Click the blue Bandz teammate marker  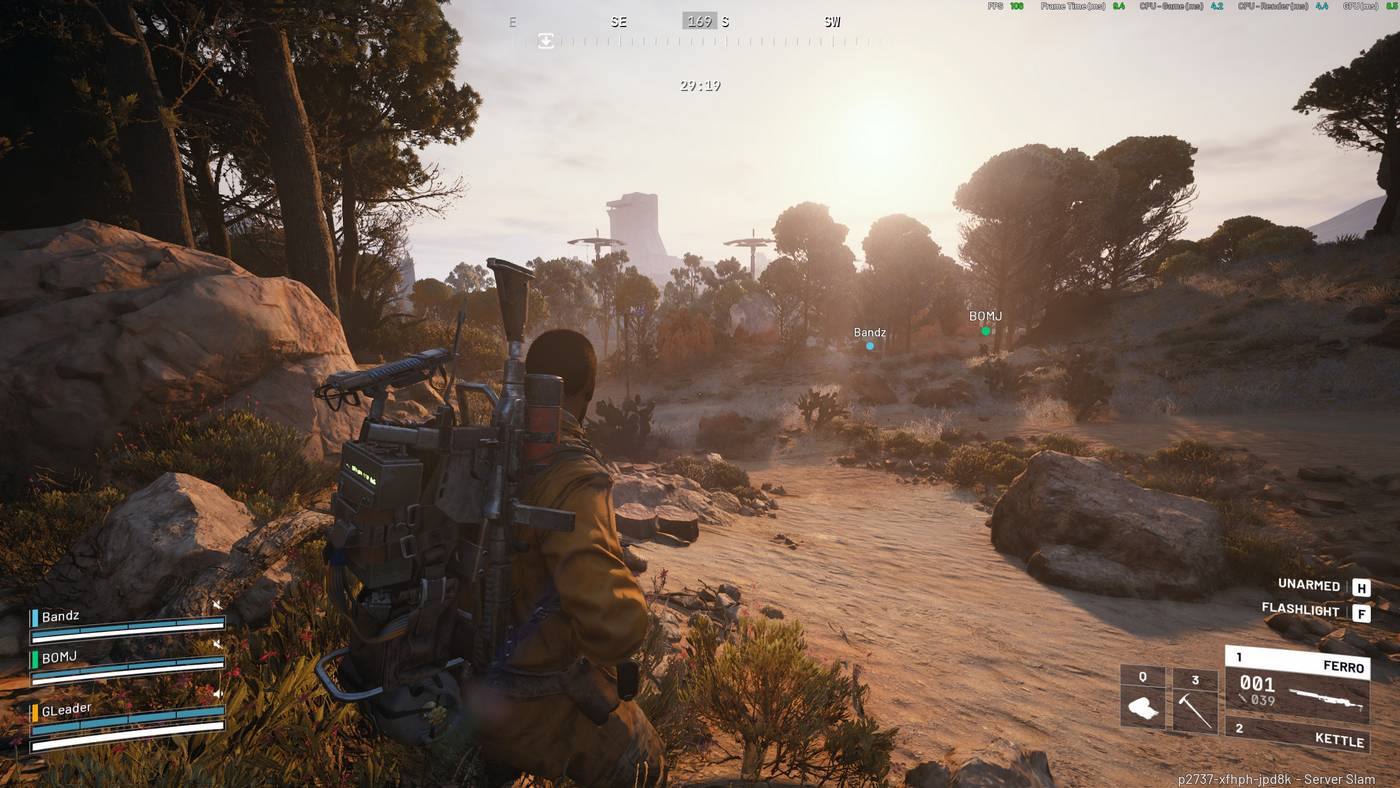869,346
